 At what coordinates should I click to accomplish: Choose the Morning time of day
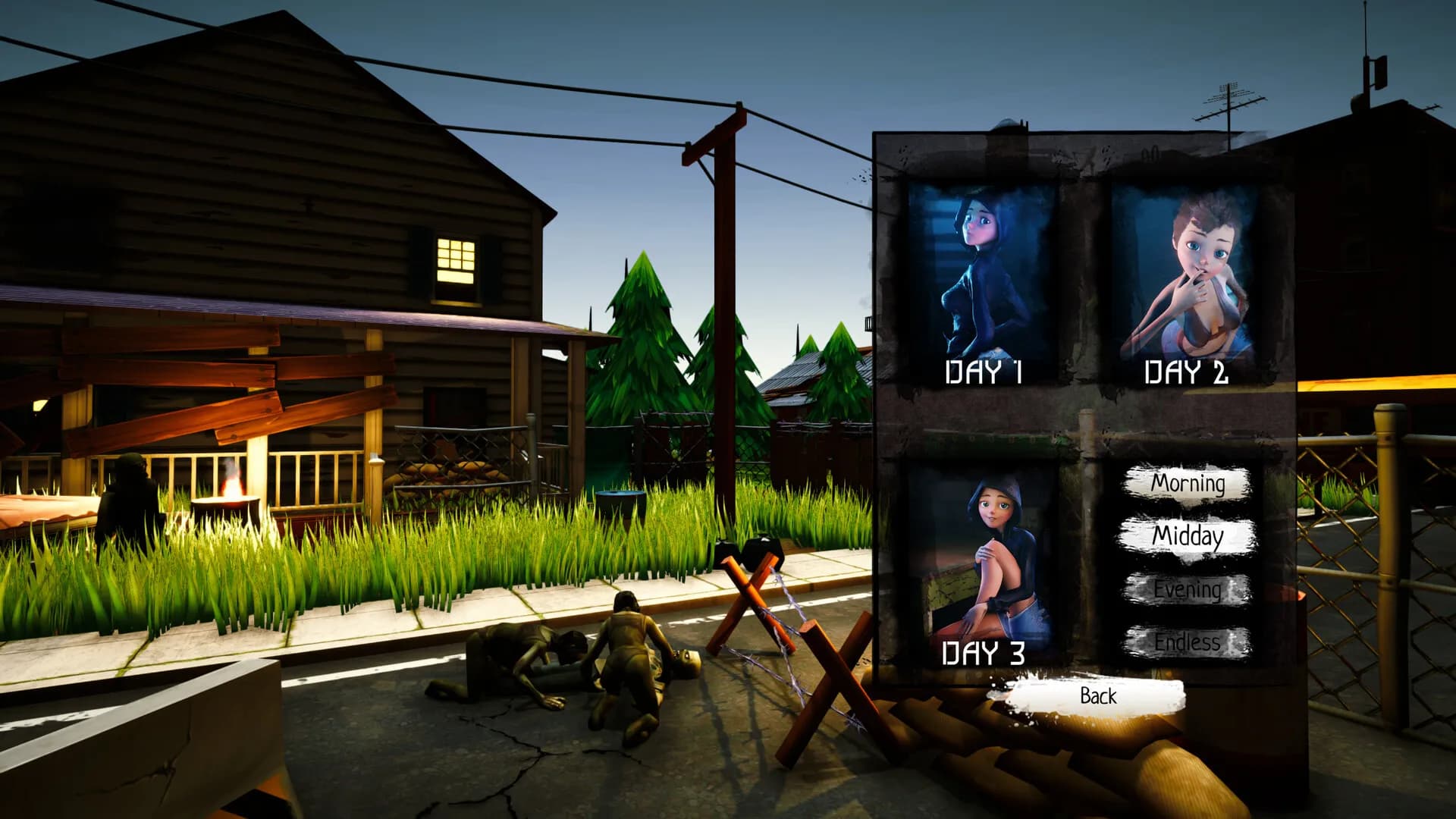tap(1191, 483)
